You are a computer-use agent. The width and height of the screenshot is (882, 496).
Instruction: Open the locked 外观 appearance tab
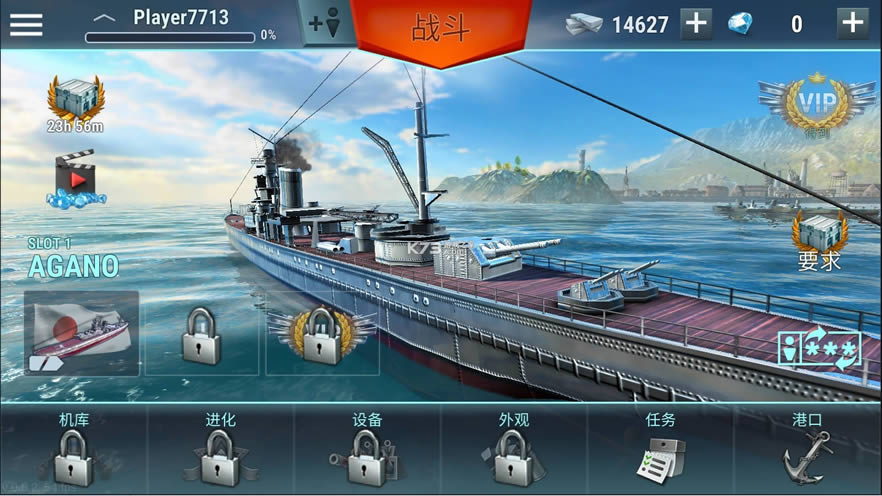click(x=514, y=450)
